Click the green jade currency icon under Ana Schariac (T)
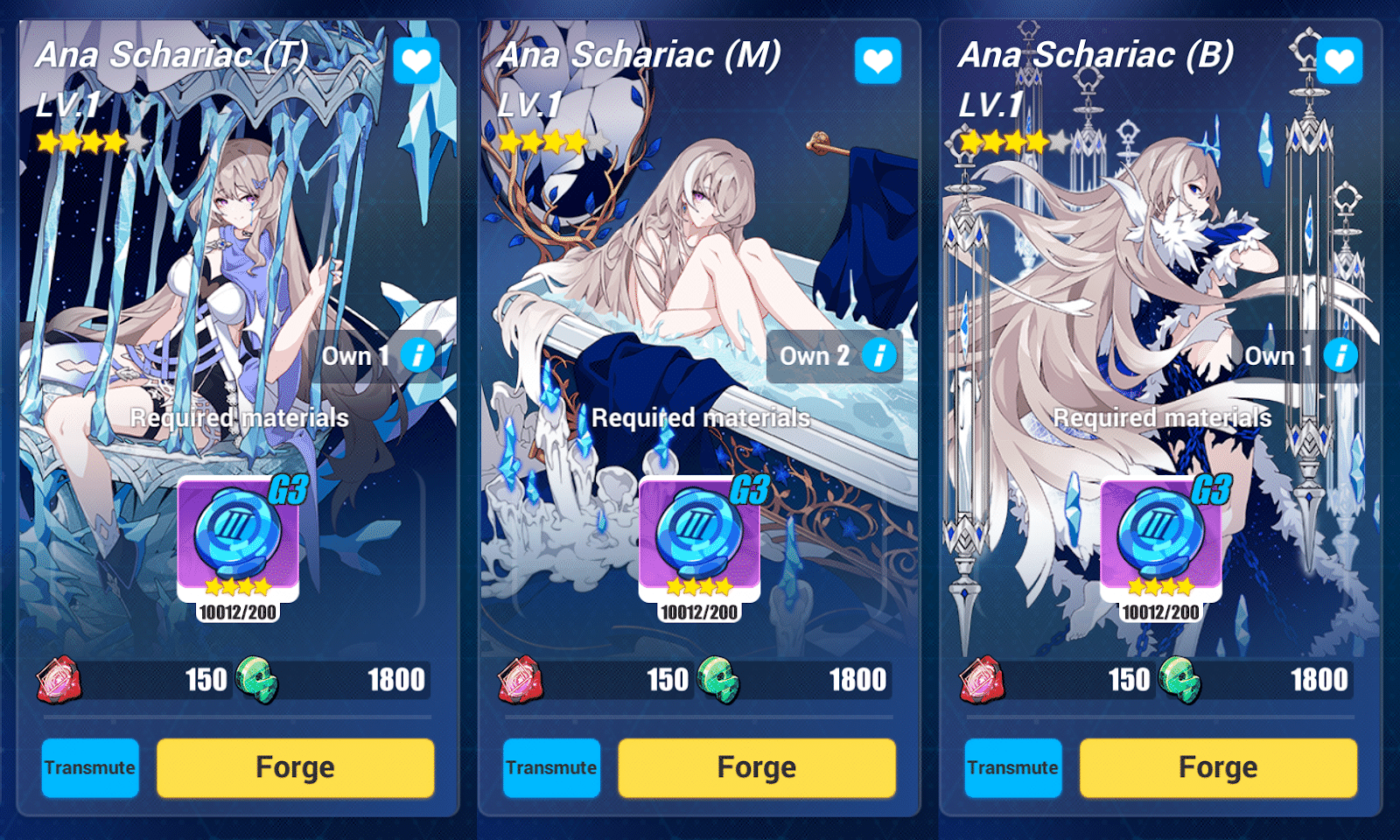This screenshot has height=840, width=1400. (259, 681)
